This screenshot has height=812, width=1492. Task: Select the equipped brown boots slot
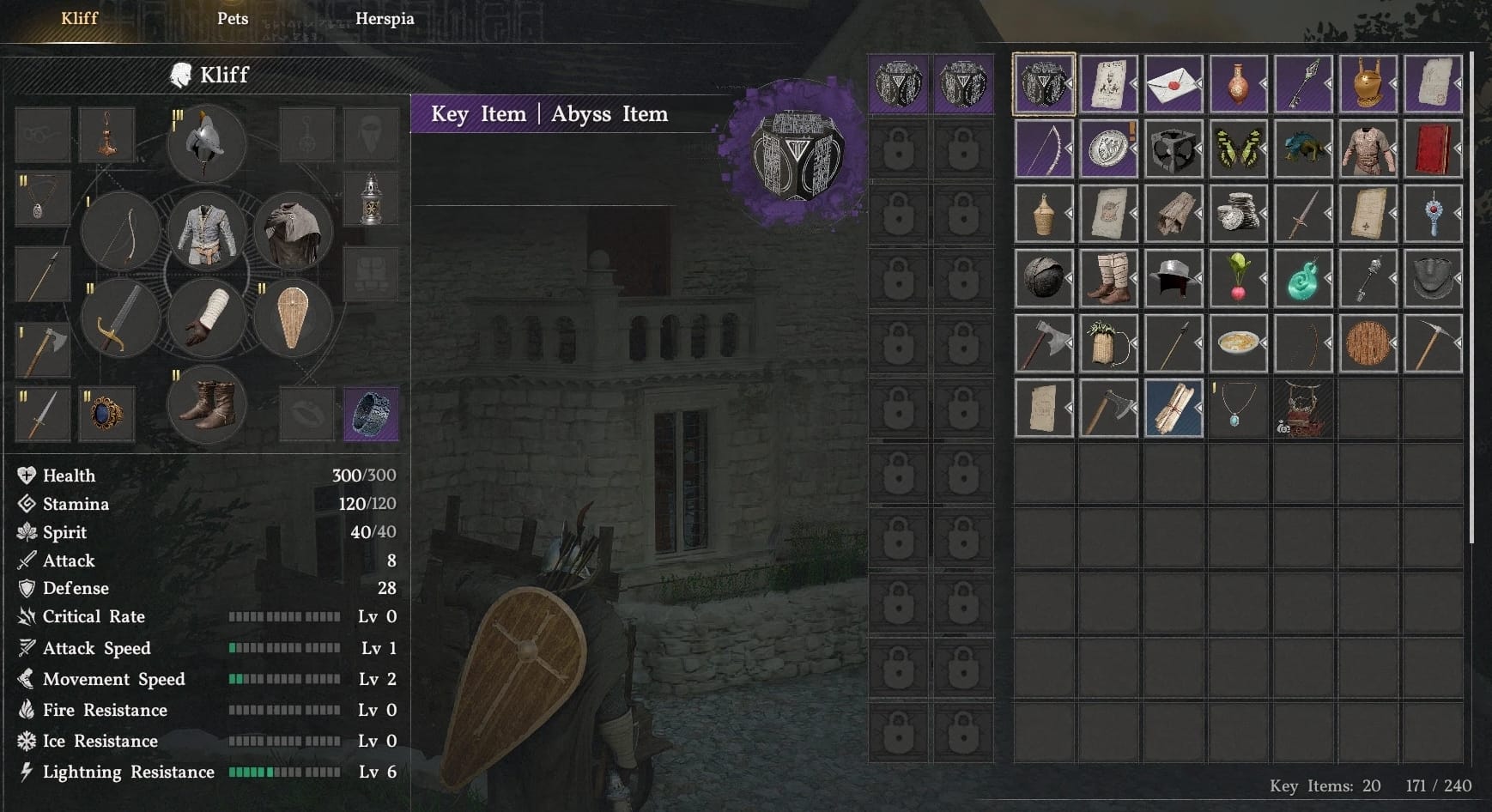(208, 405)
